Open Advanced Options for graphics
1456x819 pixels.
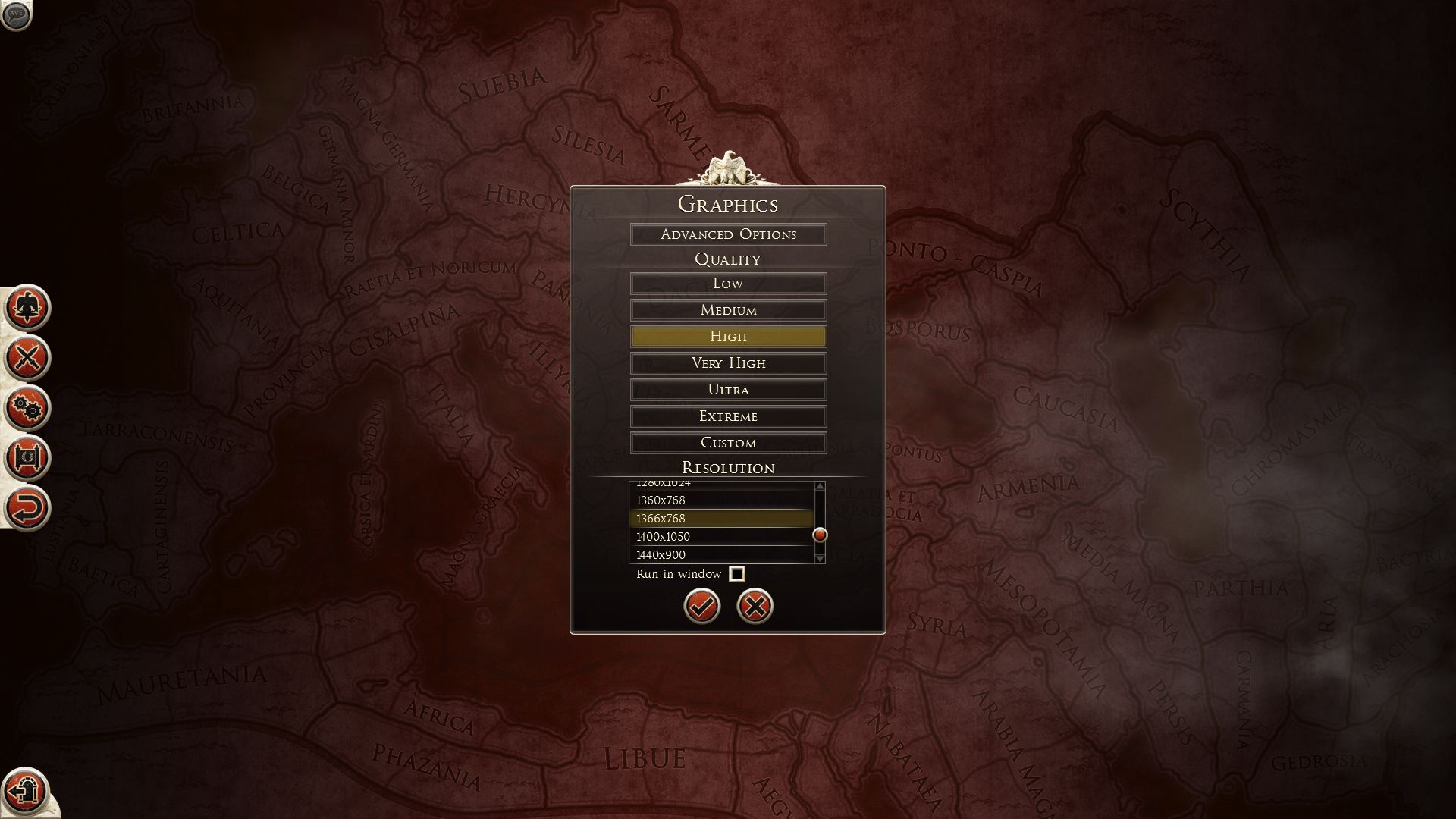[x=728, y=234]
